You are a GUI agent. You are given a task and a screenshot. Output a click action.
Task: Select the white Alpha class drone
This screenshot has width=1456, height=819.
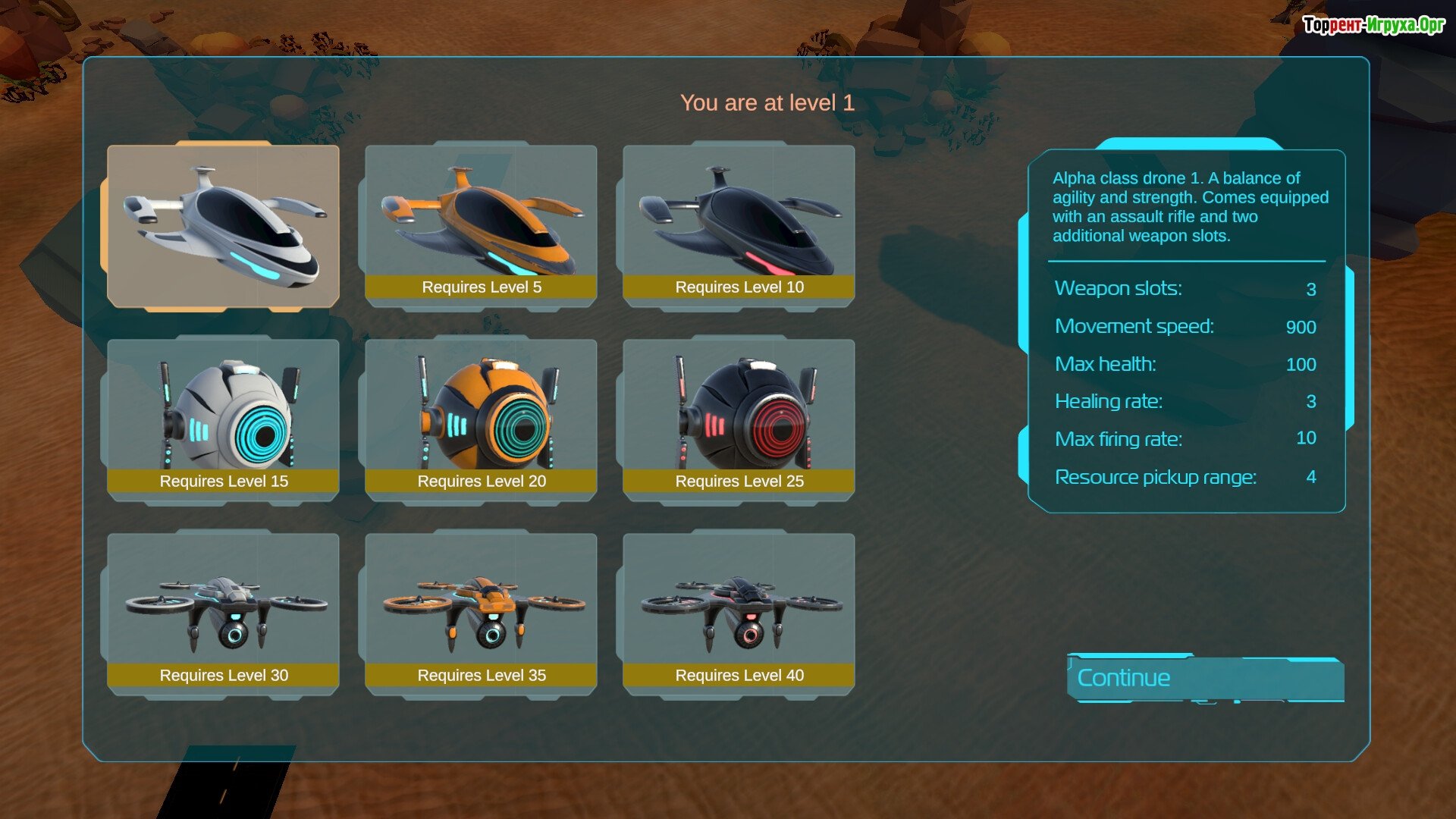223,226
